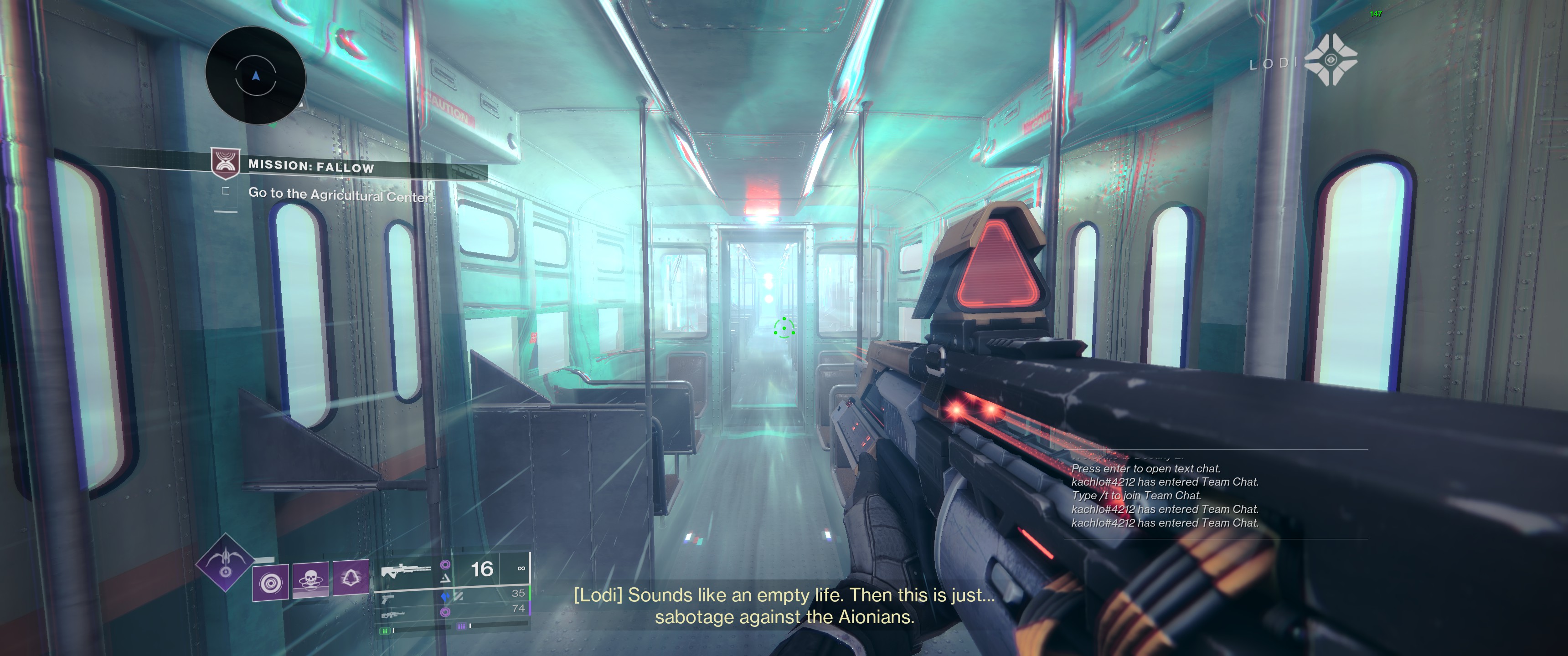Activate the Void super ability diamond icon
The image size is (1568, 656).
coord(225,562)
